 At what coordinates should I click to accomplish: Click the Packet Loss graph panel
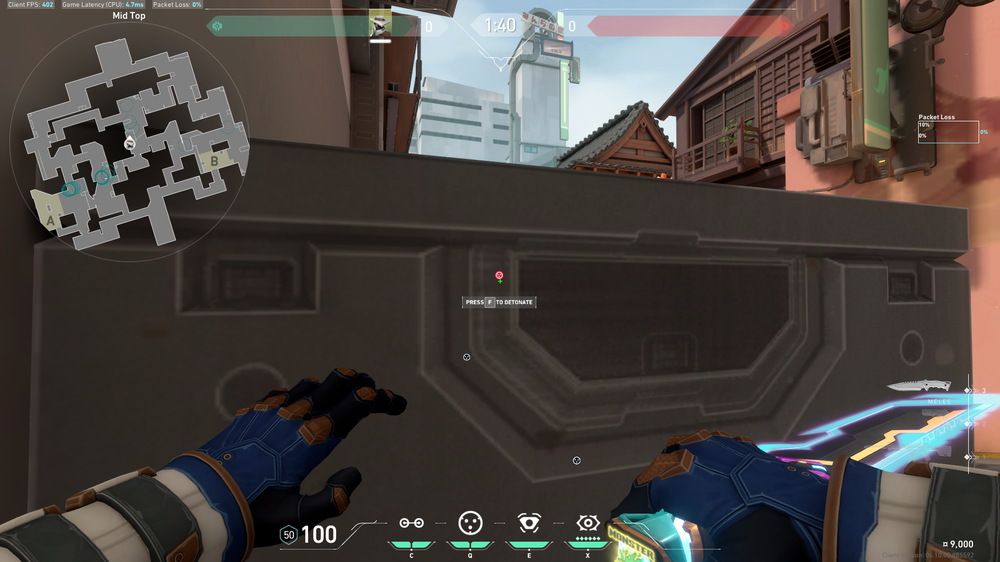coord(948,132)
